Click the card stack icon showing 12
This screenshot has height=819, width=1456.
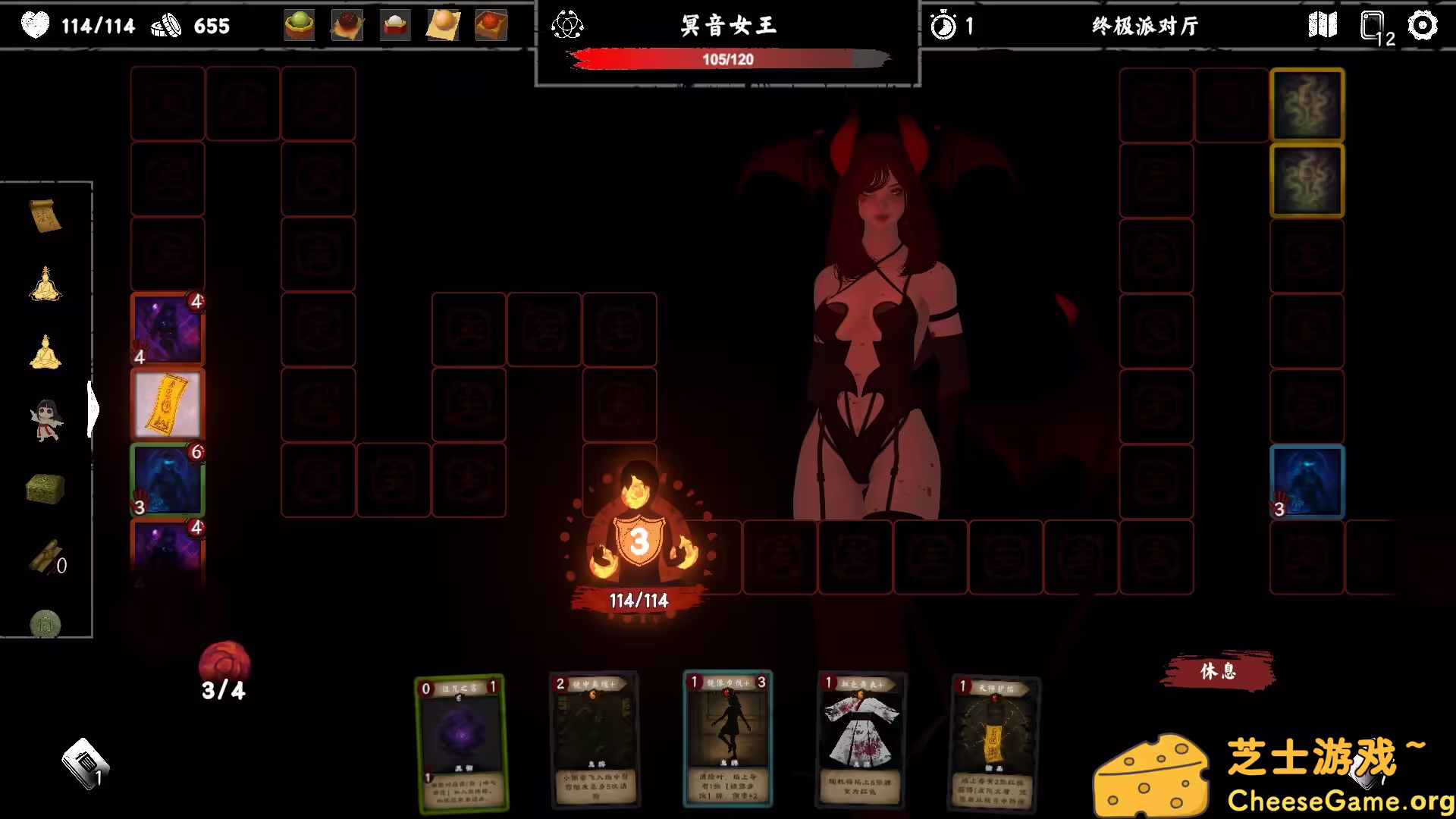[x=1374, y=25]
